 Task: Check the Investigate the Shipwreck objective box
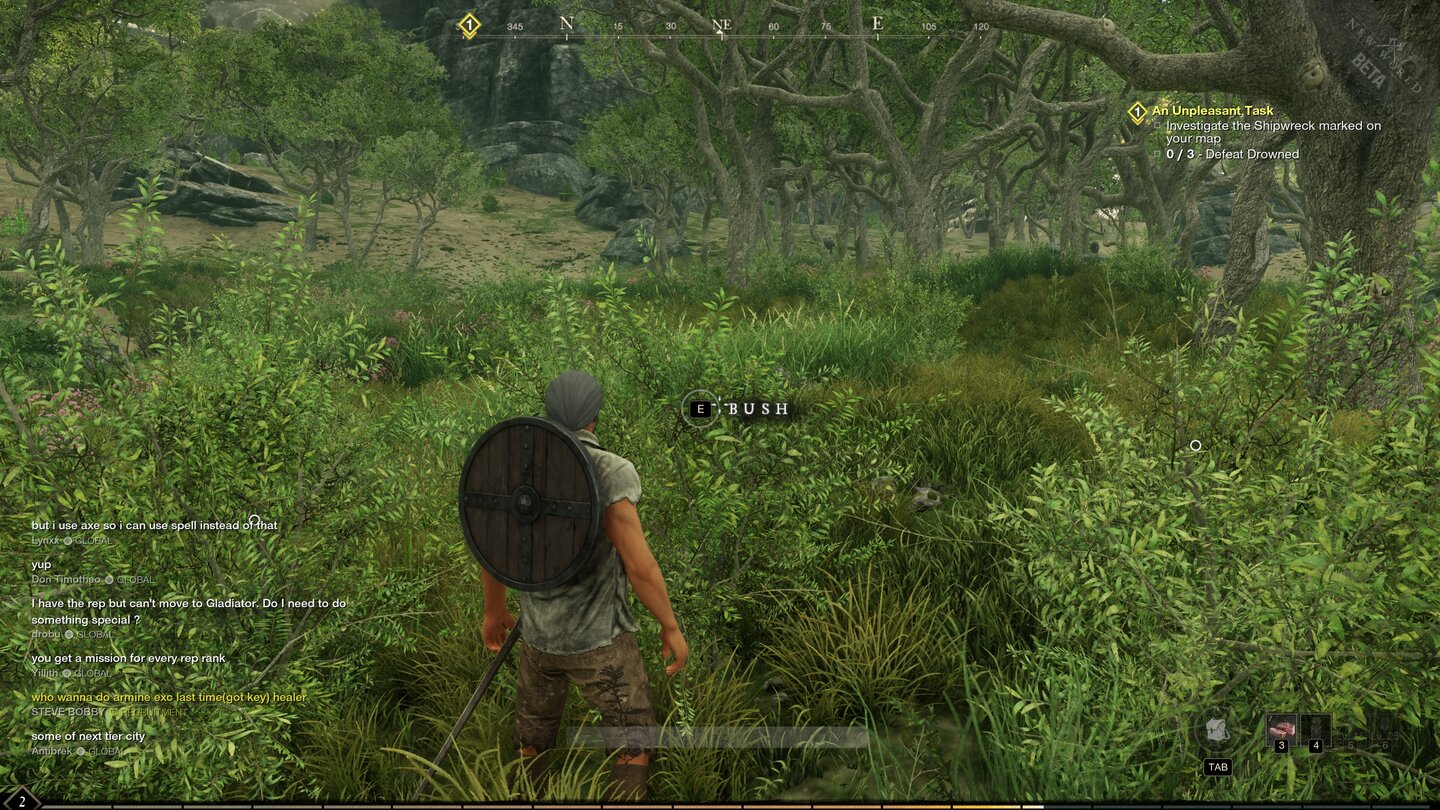coord(1157,125)
